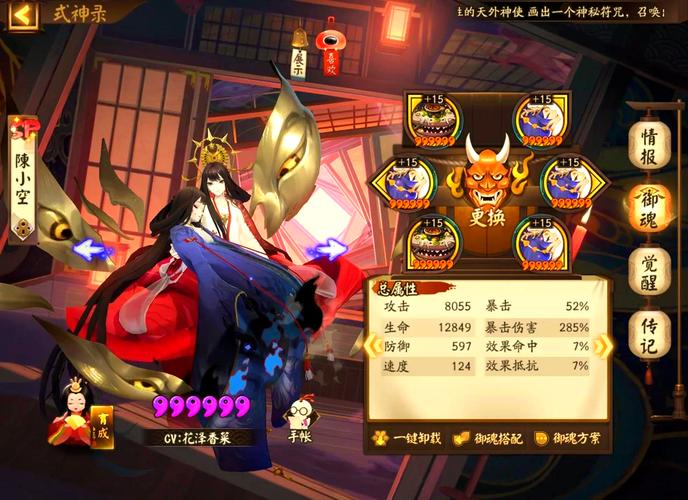Show previous shikigami with the left blue arrow
The image size is (688, 500).
[x=94, y=250]
